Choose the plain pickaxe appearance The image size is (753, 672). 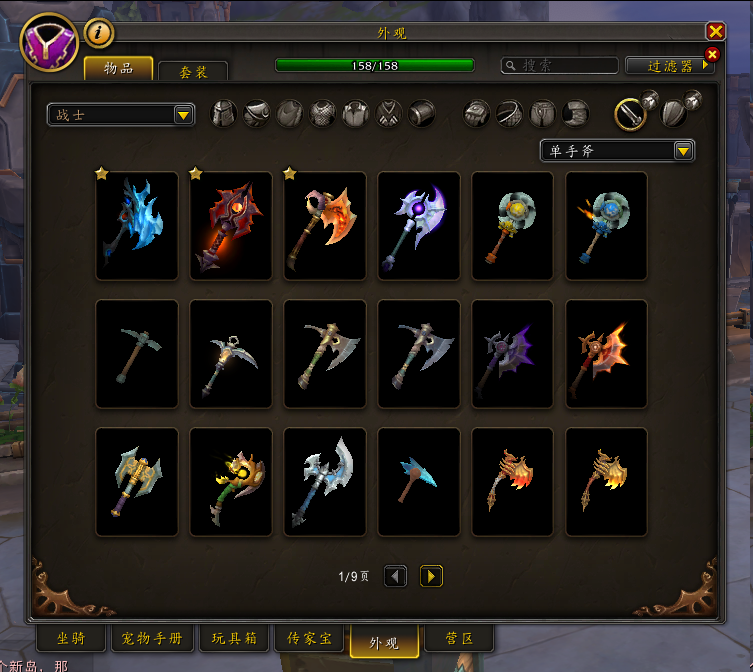pyautogui.click(x=137, y=353)
